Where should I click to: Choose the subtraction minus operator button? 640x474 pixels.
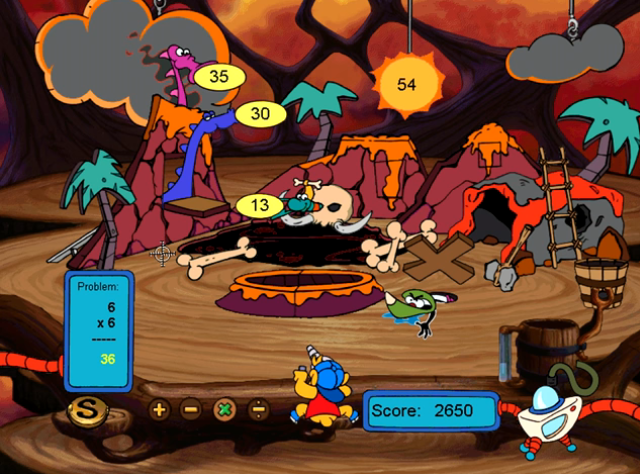tap(191, 408)
